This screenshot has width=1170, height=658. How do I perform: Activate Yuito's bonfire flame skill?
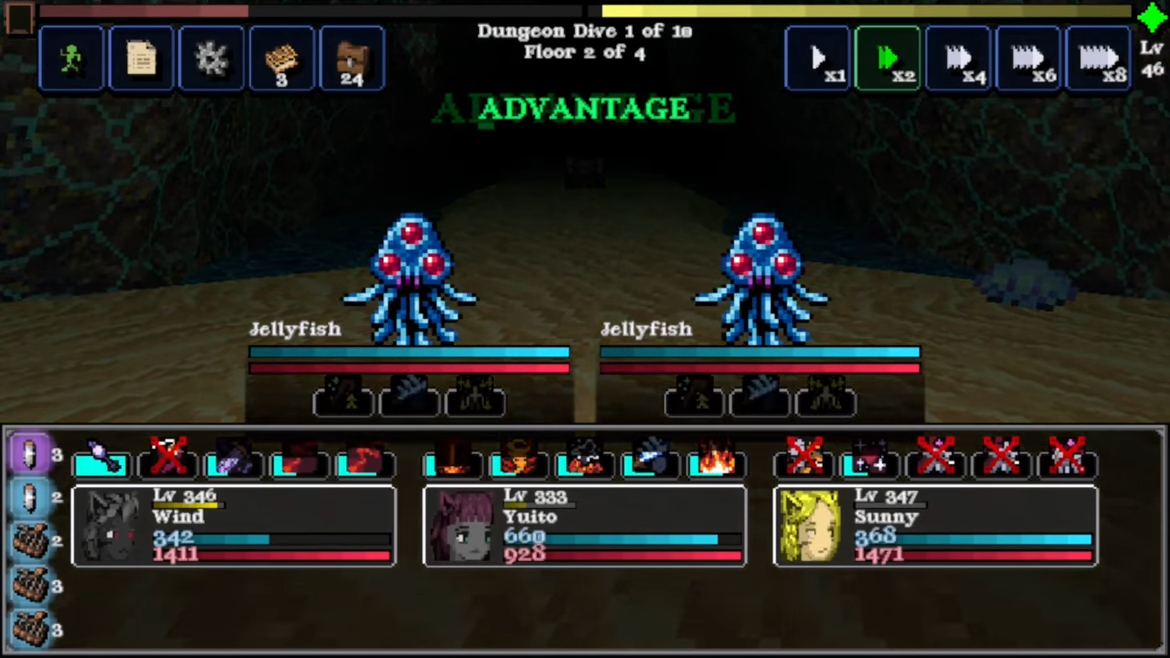(x=716, y=459)
